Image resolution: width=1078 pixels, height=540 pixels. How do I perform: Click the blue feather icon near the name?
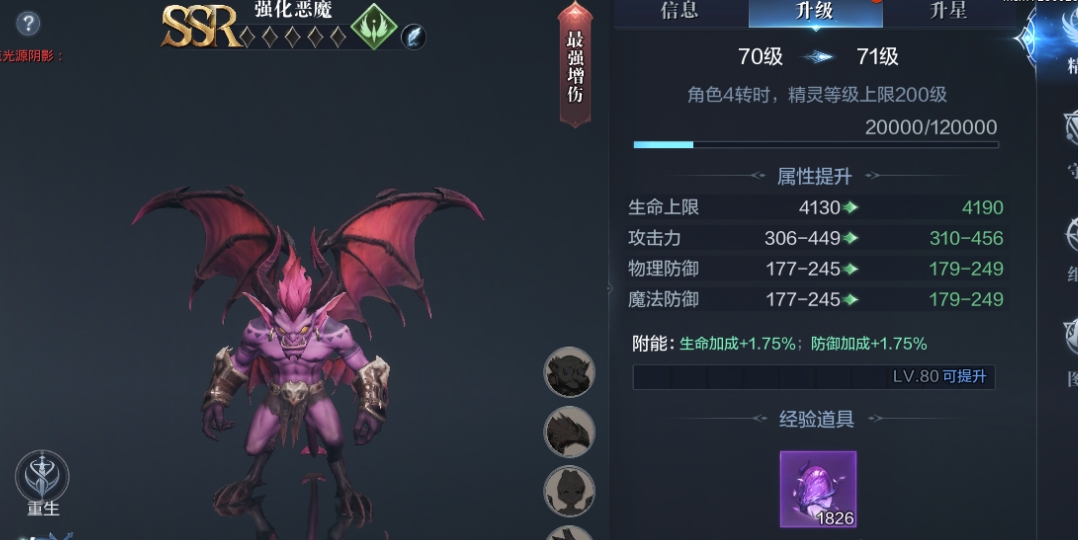coord(413,36)
